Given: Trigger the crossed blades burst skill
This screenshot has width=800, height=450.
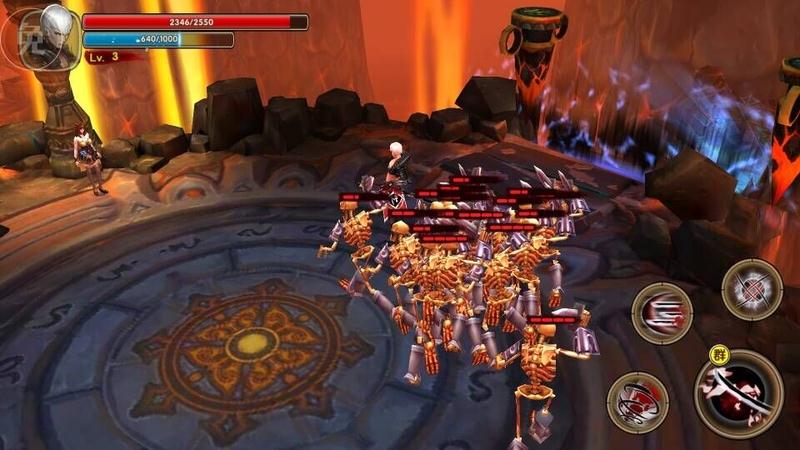Looking at the screenshot, I should pyautogui.click(x=751, y=289).
